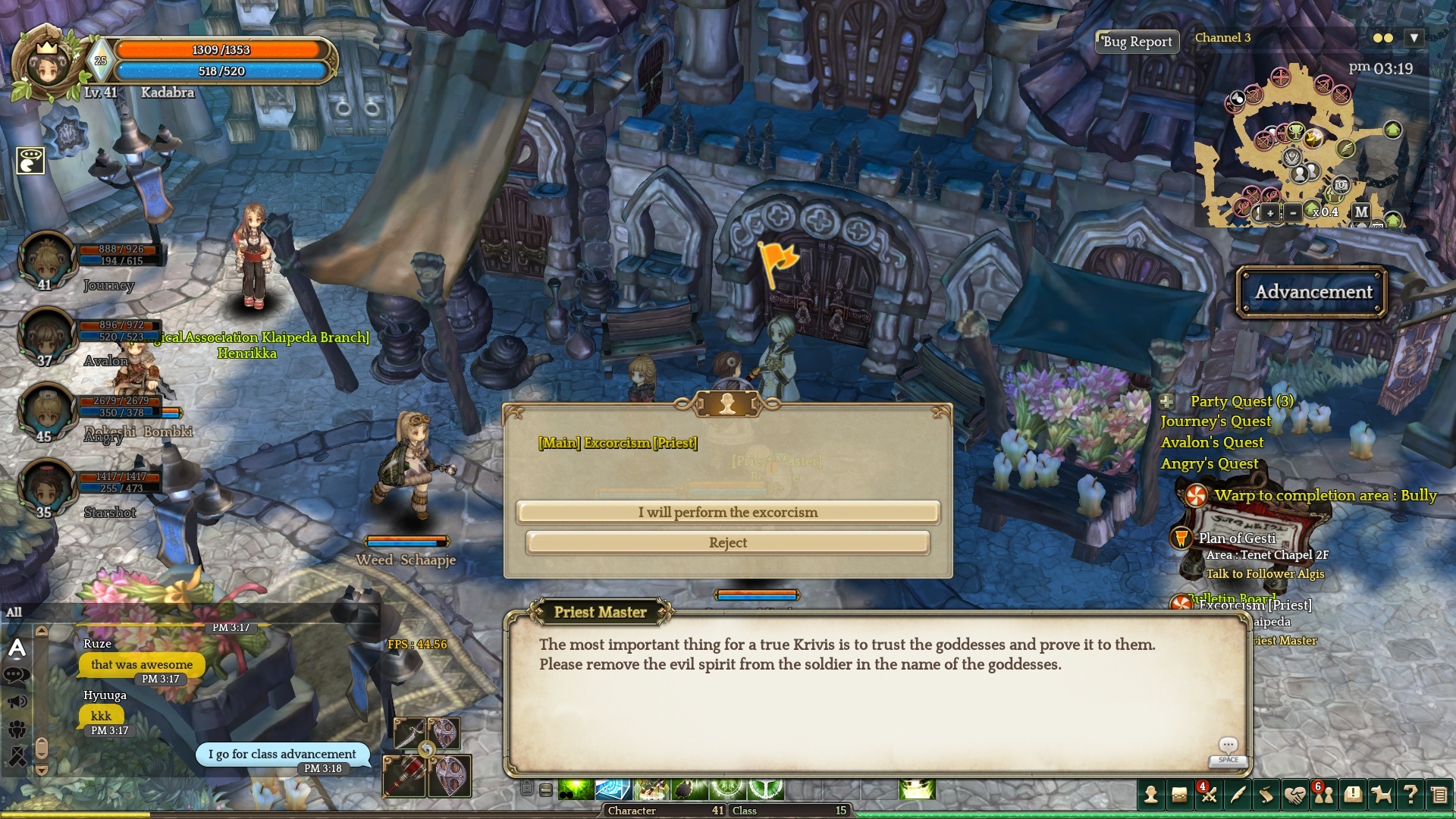Open the Advancement button

pos(1313,292)
